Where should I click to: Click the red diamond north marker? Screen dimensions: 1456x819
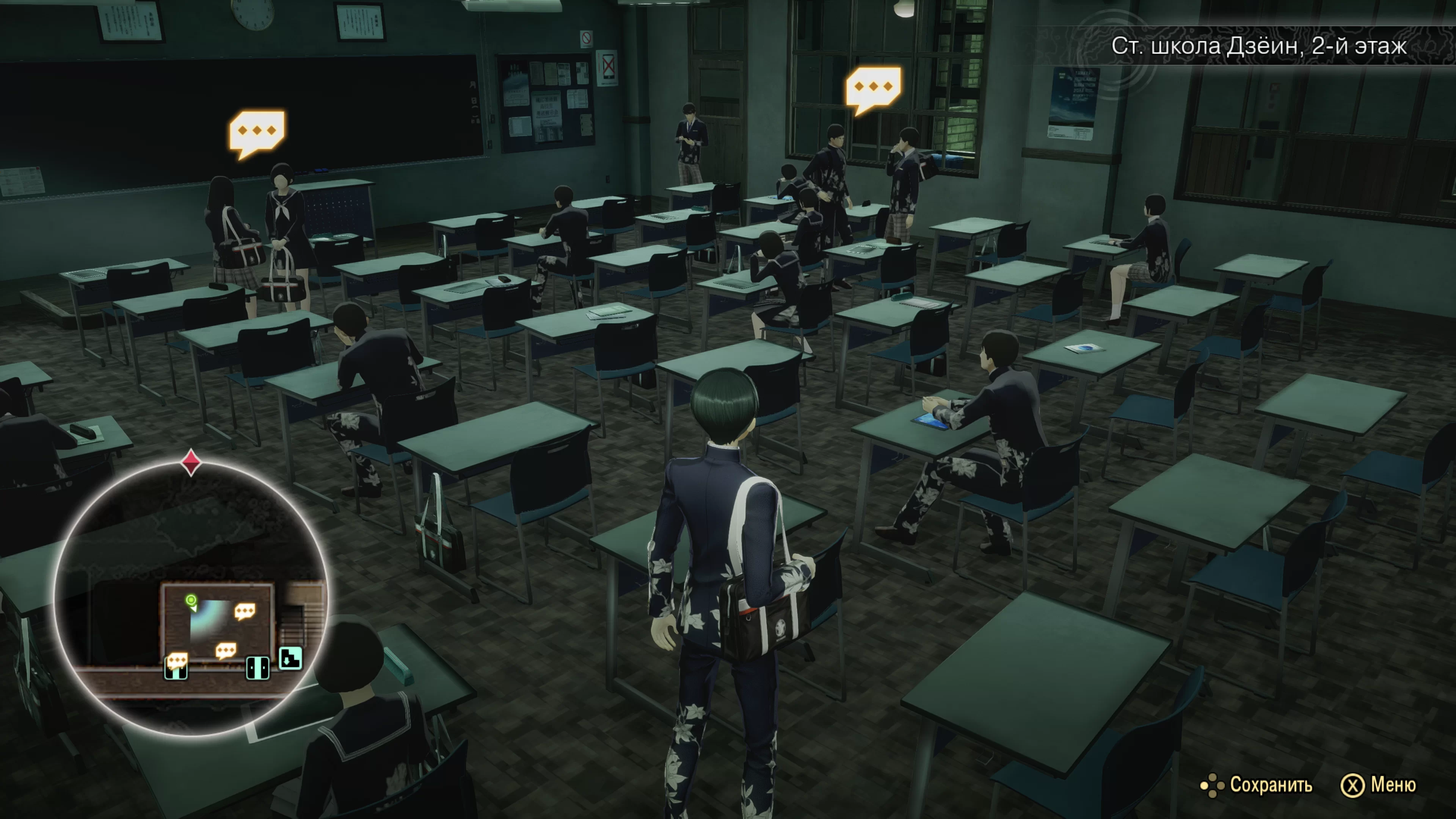click(x=191, y=462)
